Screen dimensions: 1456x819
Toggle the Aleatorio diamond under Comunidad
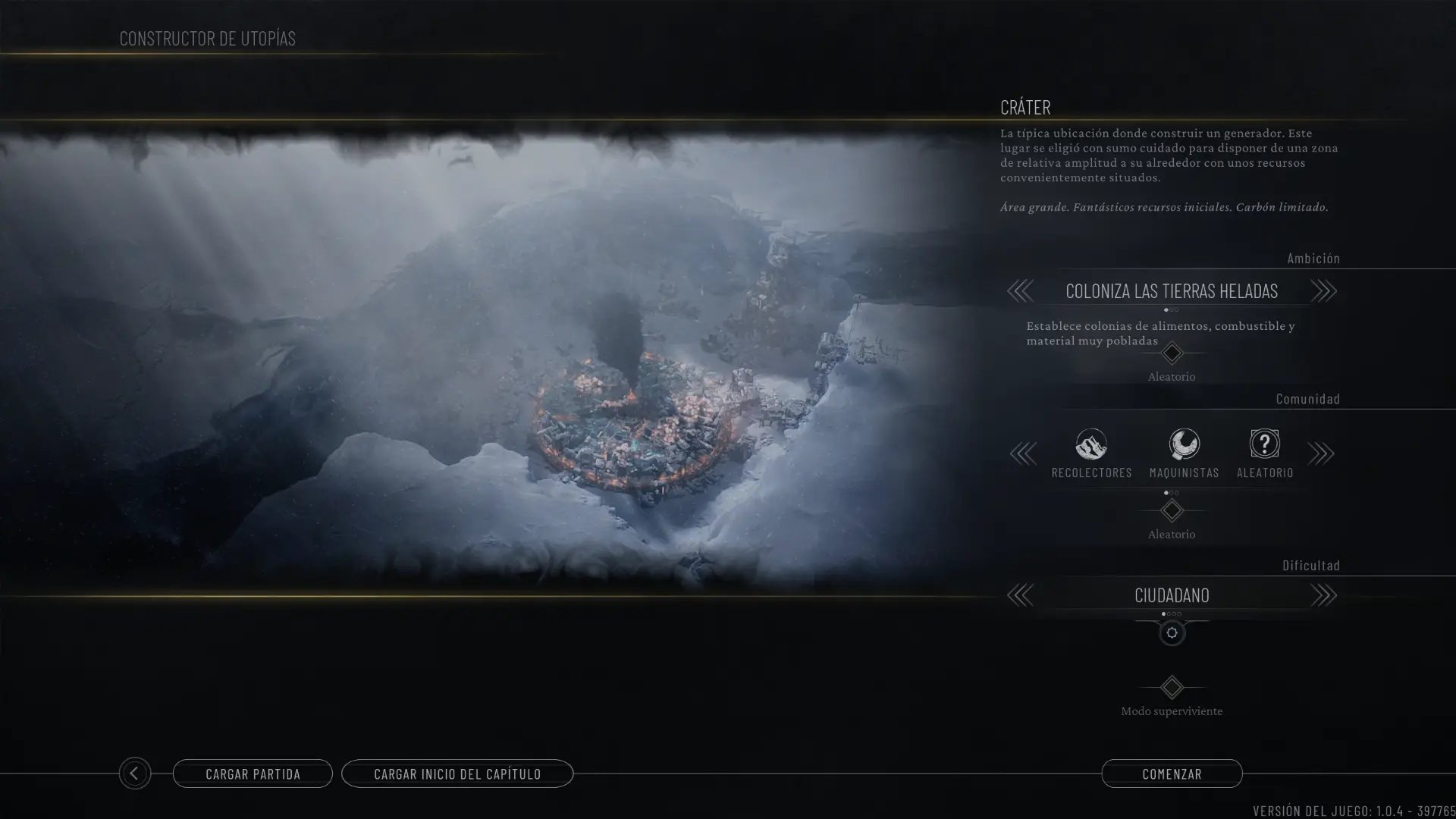[1172, 511]
